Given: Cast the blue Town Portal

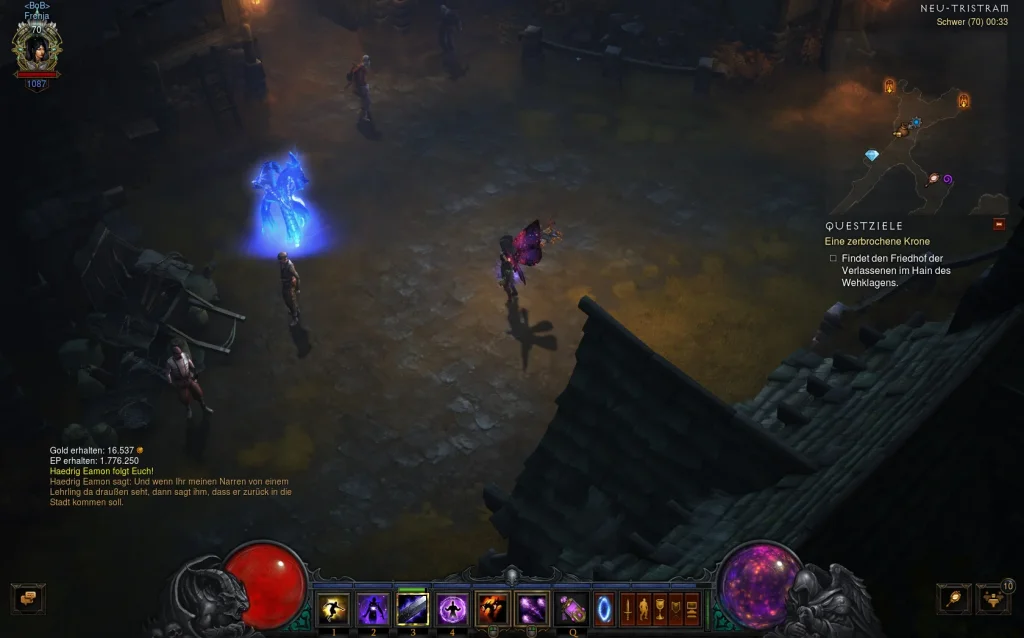Looking at the screenshot, I should 604,608.
